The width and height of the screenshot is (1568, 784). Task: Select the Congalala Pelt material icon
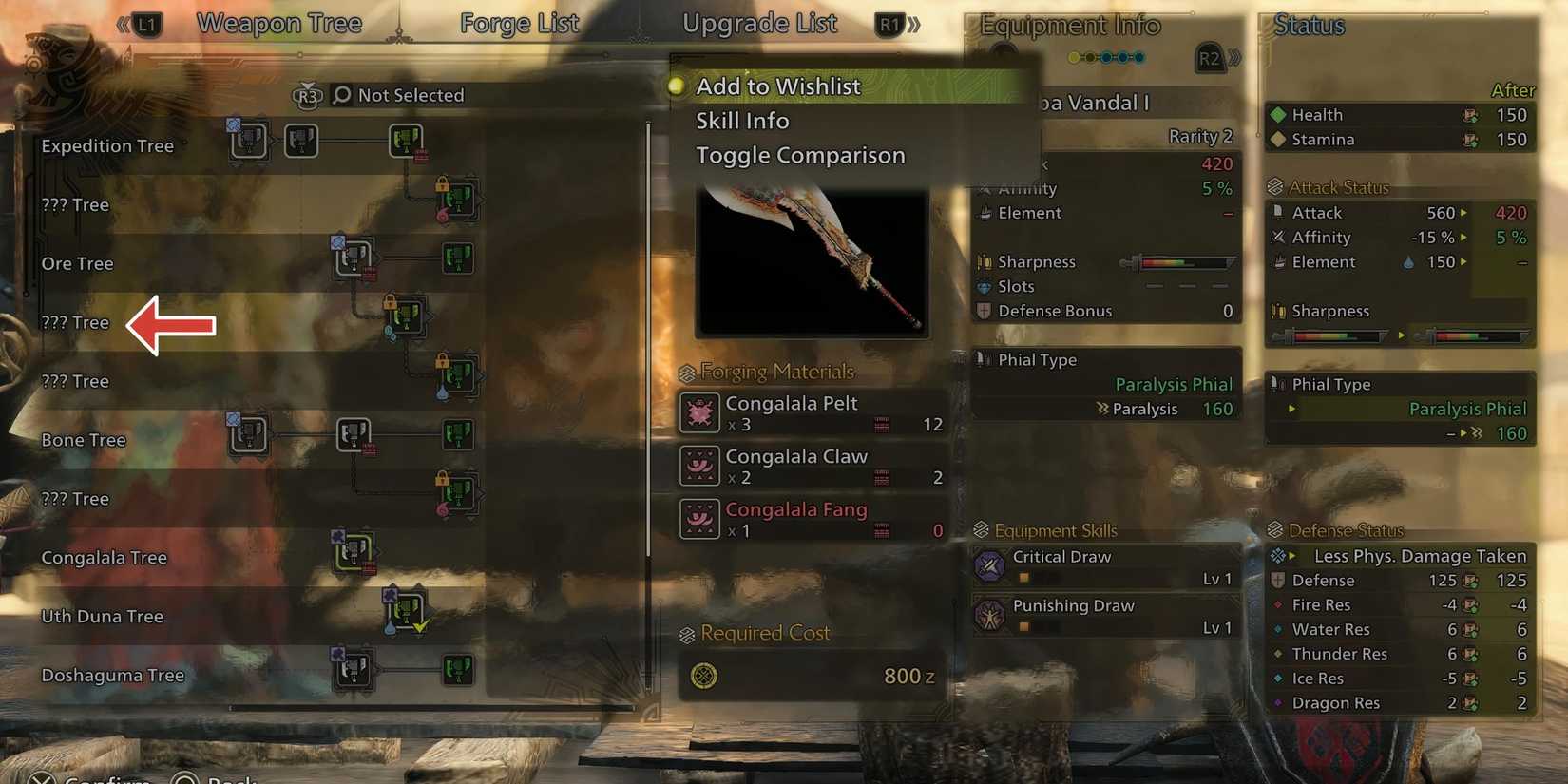click(699, 412)
